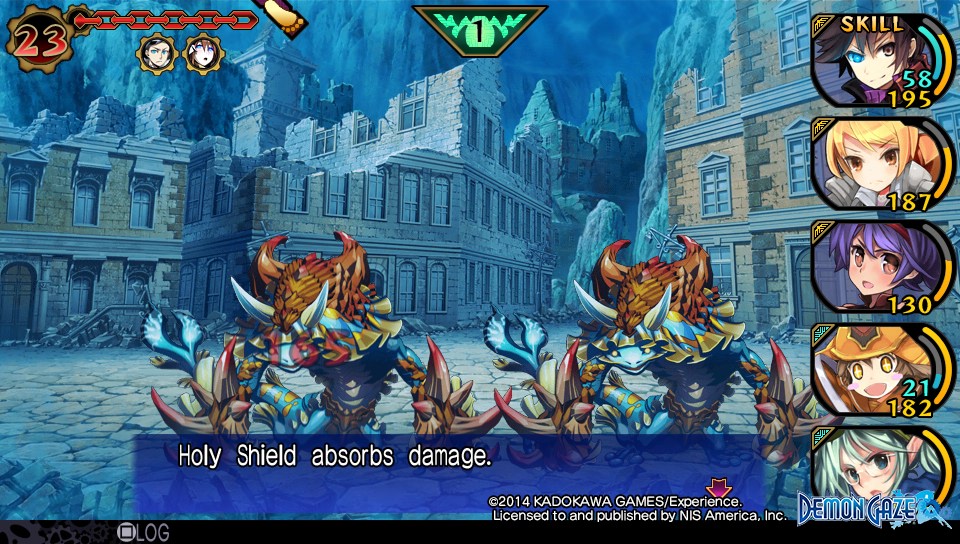Advance the battle message with the pink arrow
Image resolution: width=960 pixels, height=544 pixels.
click(x=717, y=488)
